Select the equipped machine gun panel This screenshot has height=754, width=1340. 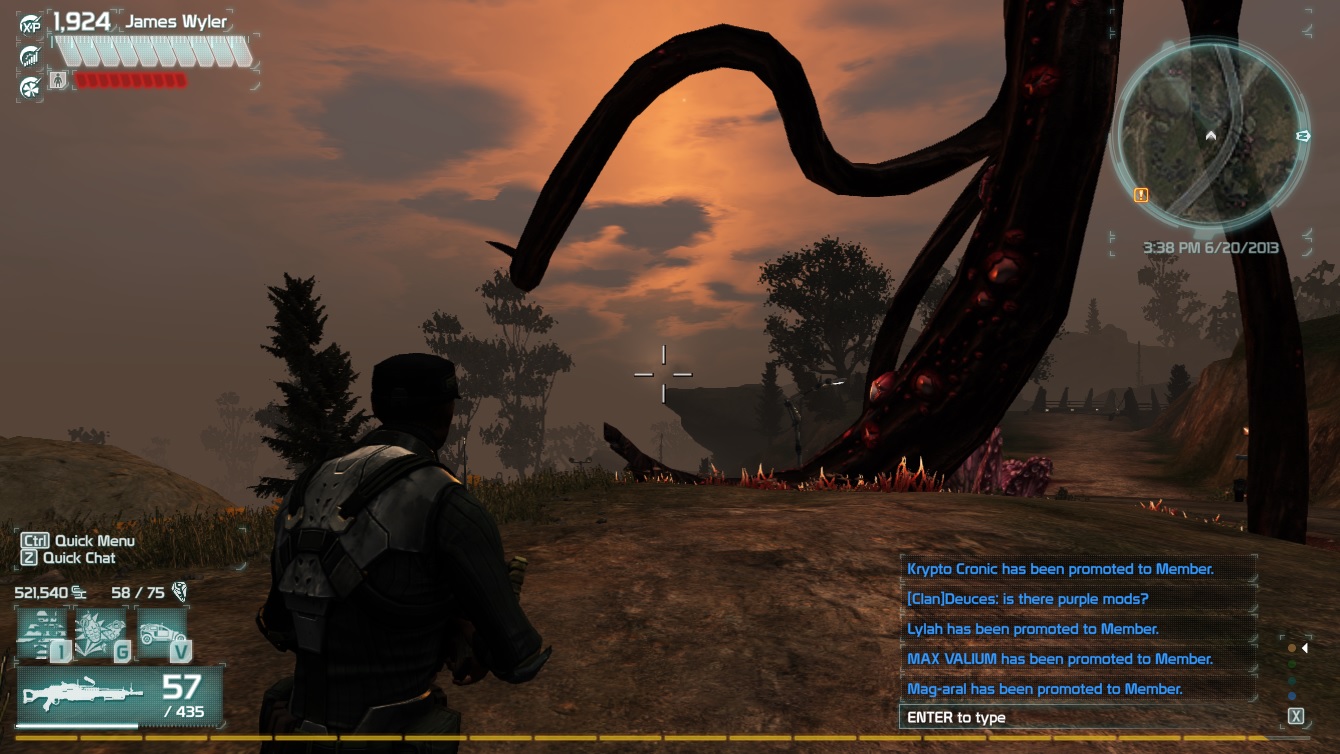(119, 697)
